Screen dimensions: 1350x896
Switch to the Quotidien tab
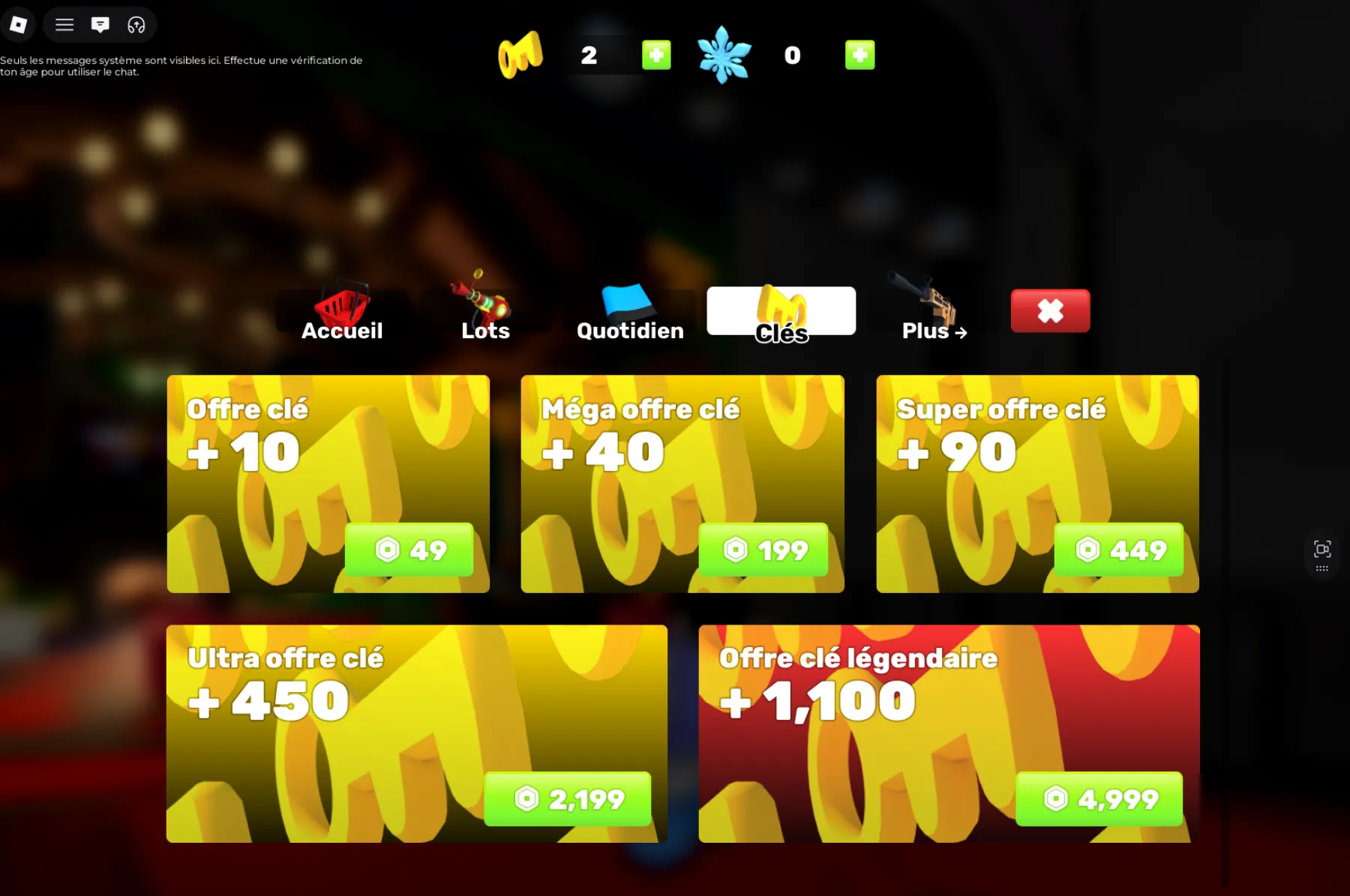point(630,315)
